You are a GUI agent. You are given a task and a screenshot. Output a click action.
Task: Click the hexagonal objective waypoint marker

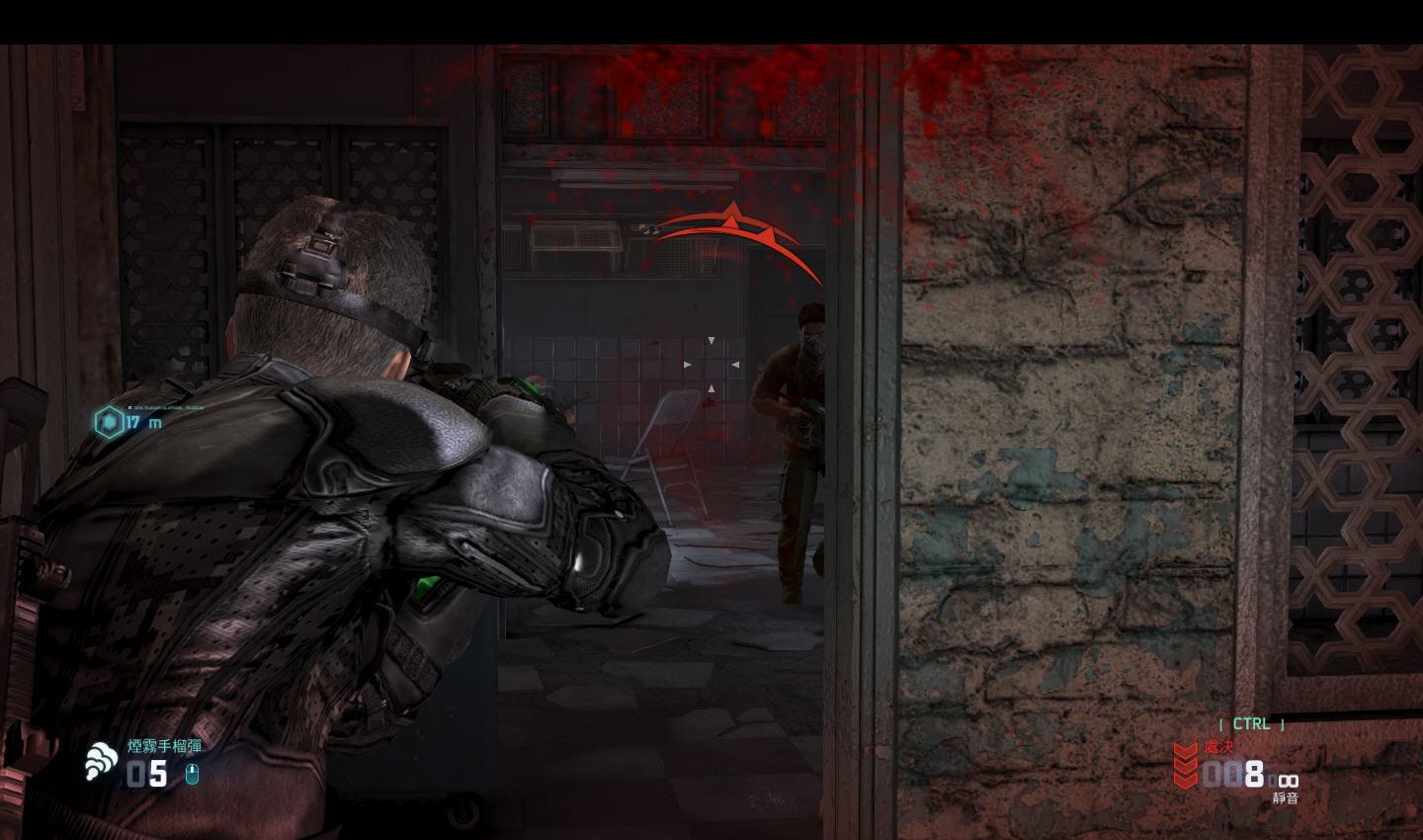click(107, 422)
